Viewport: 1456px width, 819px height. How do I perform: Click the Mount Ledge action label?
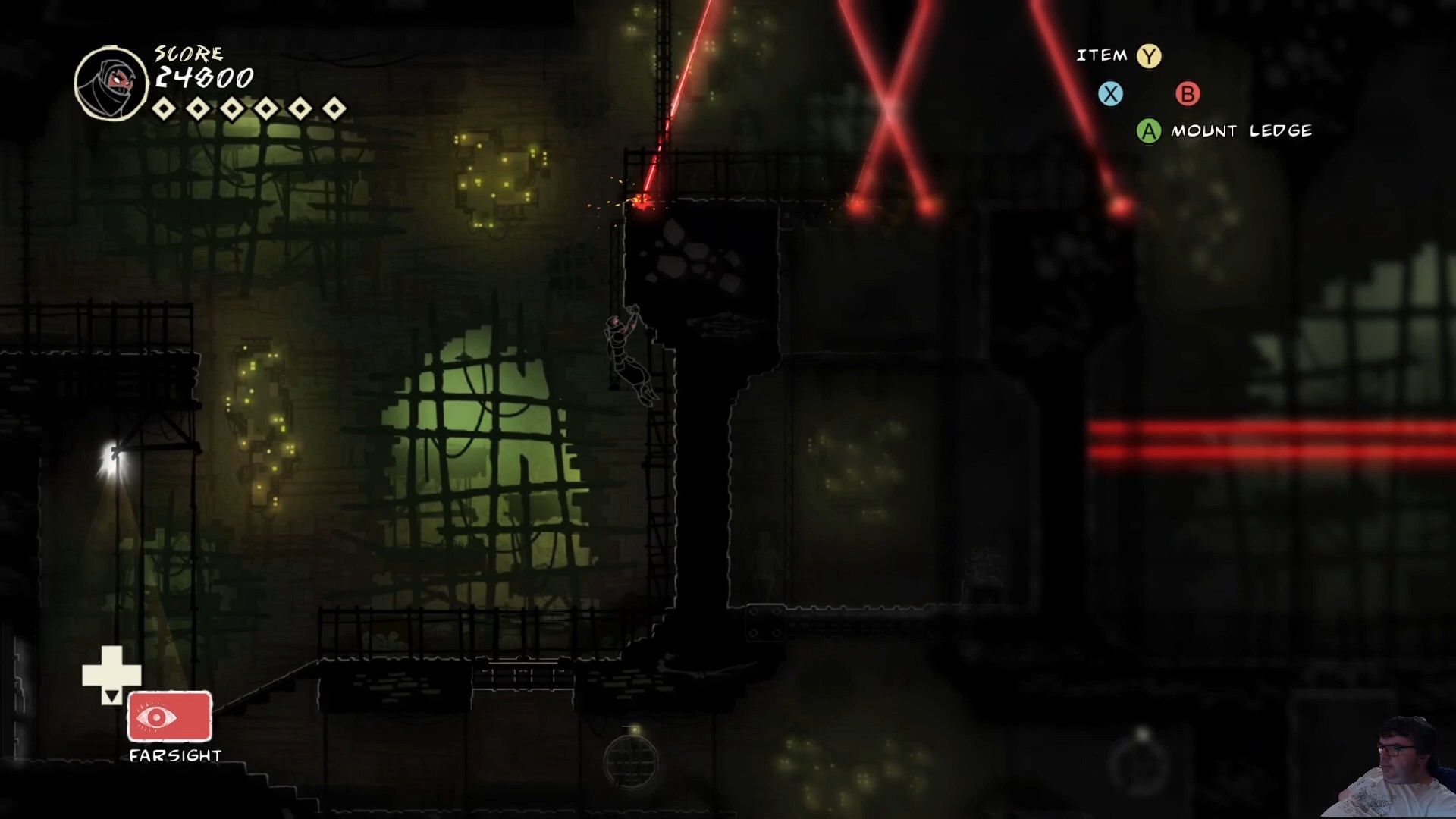click(x=1241, y=130)
